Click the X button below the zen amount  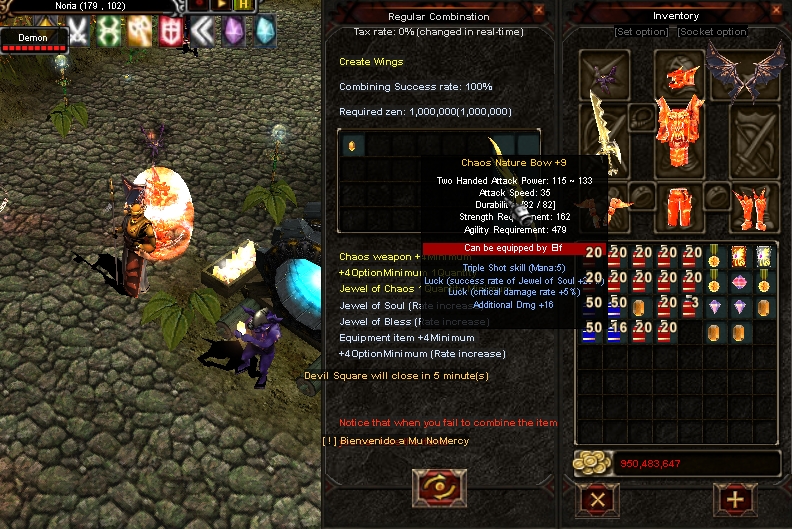click(598, 498)
